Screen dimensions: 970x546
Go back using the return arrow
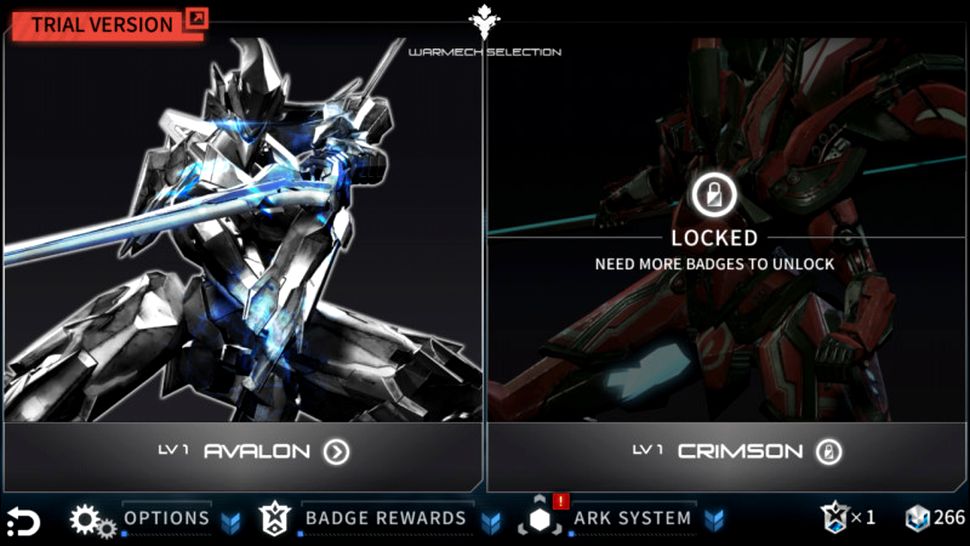coord(22,521)
